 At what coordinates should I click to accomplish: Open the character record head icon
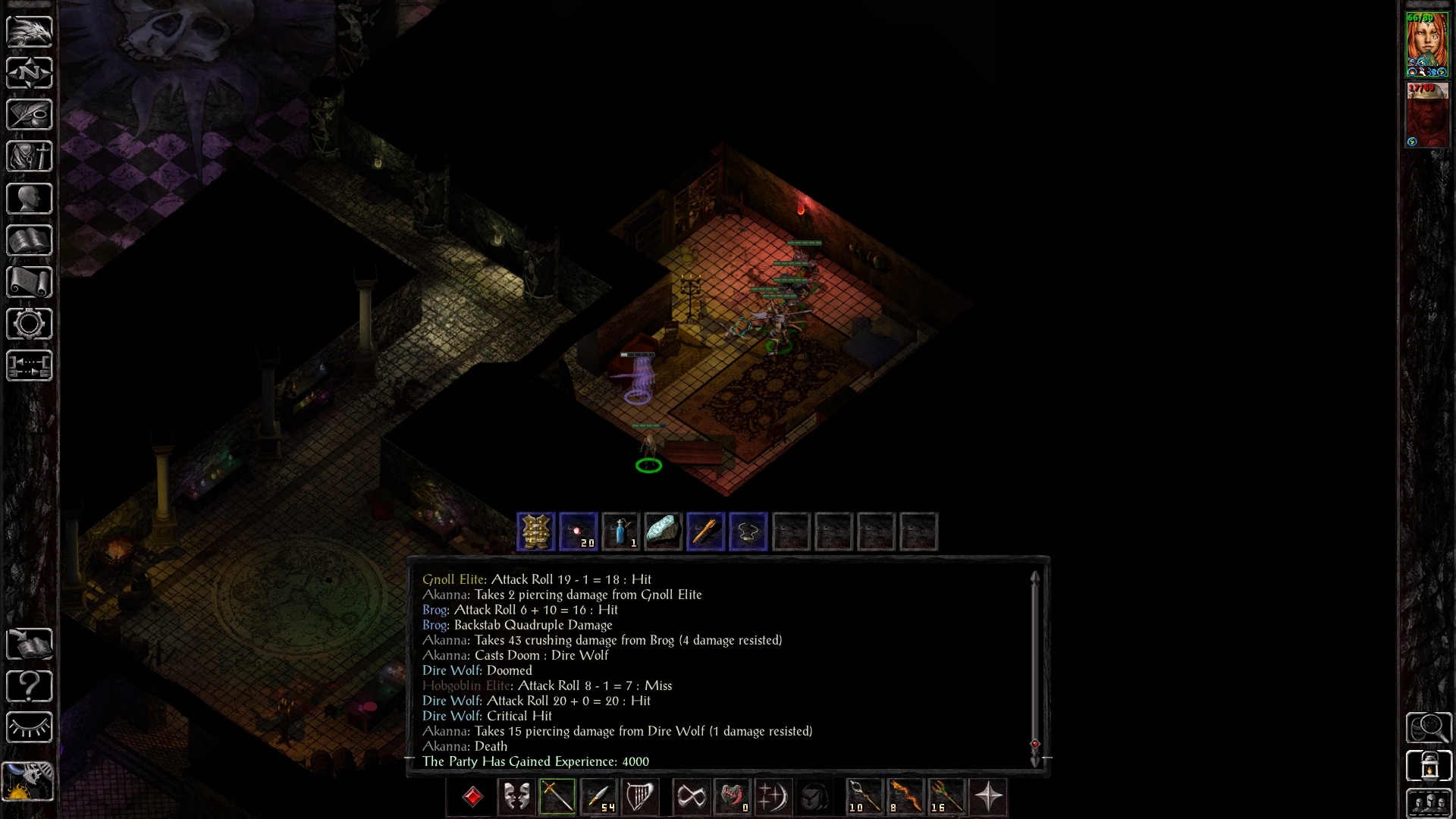pos(30,199)
